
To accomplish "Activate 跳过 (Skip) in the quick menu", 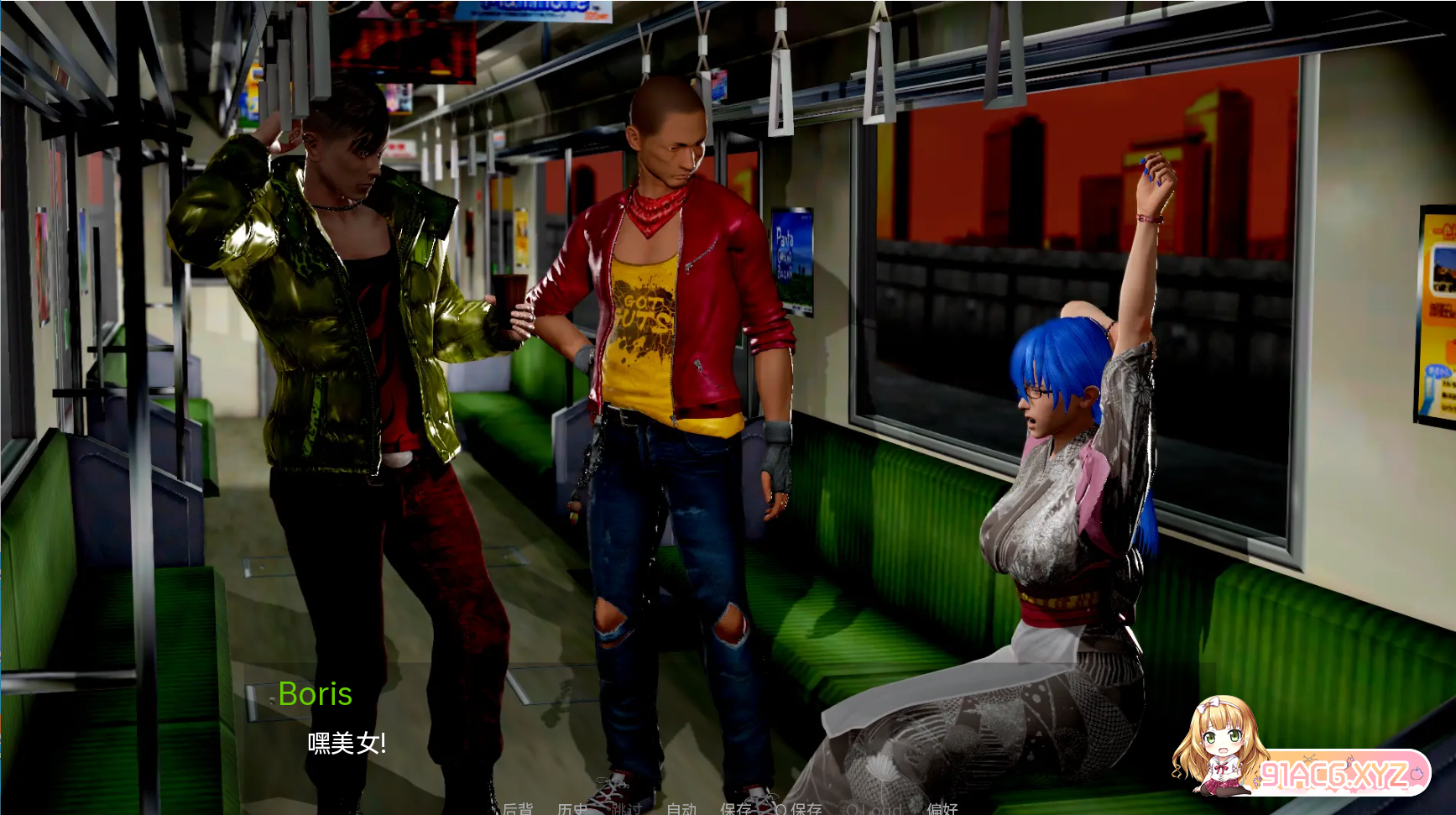I will [627, 808].
